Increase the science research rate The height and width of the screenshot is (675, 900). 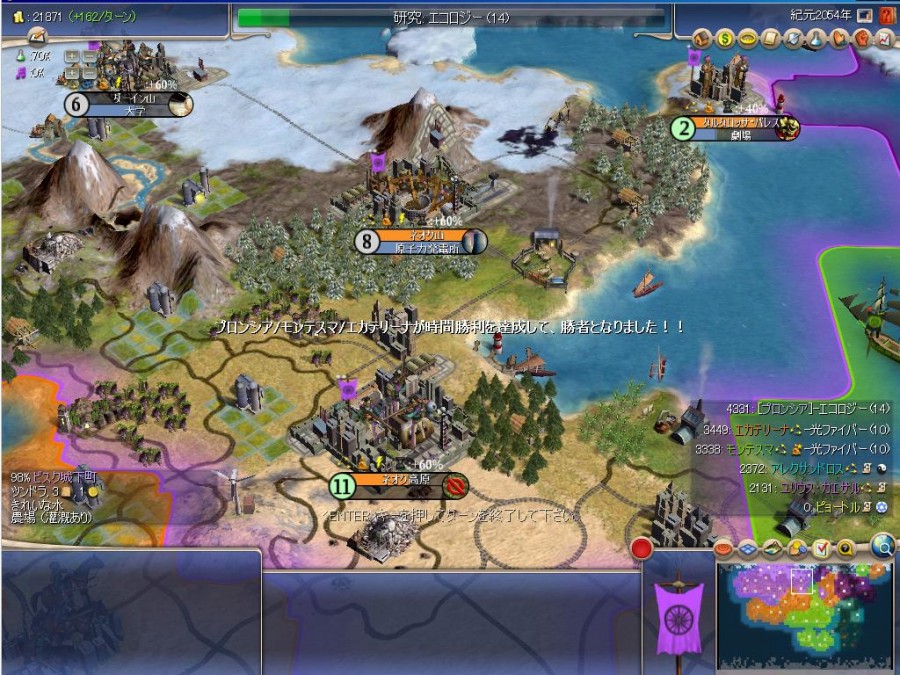(x=71, y=57)
